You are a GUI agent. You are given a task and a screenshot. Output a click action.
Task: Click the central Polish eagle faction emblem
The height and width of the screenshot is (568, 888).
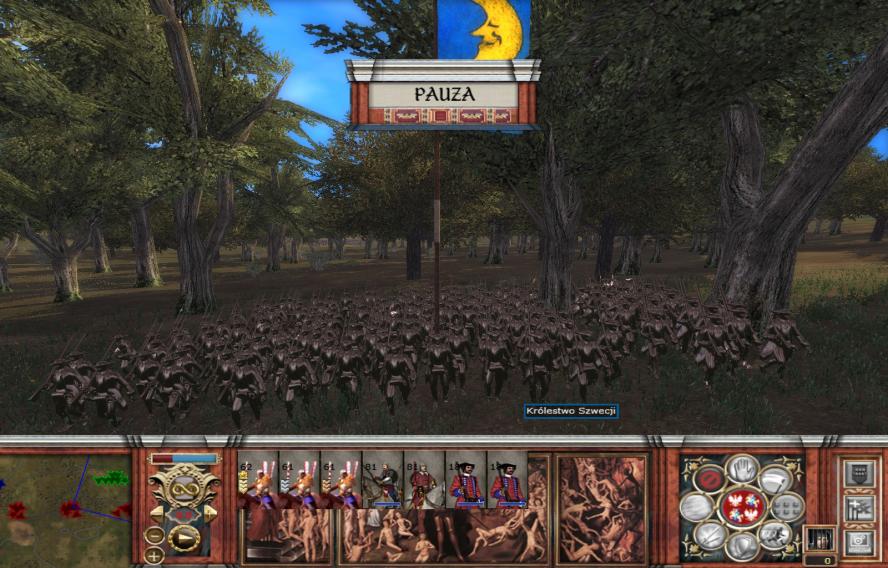(742, 507)
